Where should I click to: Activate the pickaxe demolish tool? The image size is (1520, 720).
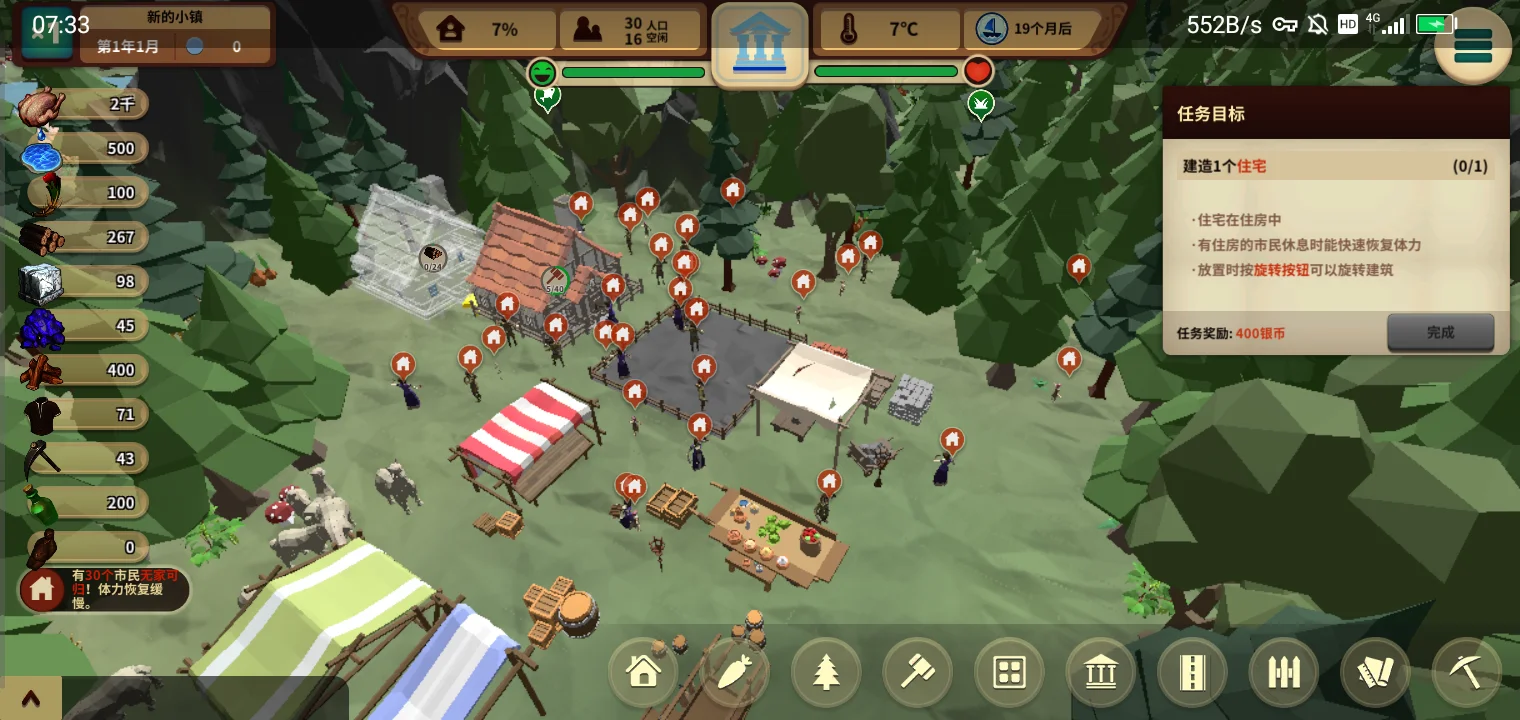(1466, 672)
